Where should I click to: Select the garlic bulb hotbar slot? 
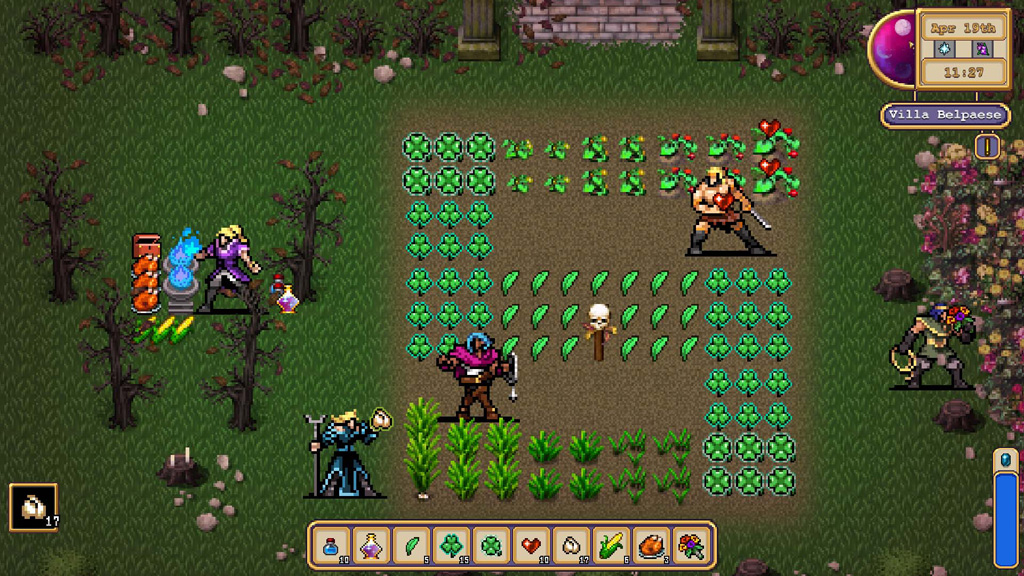coord(571,546)
